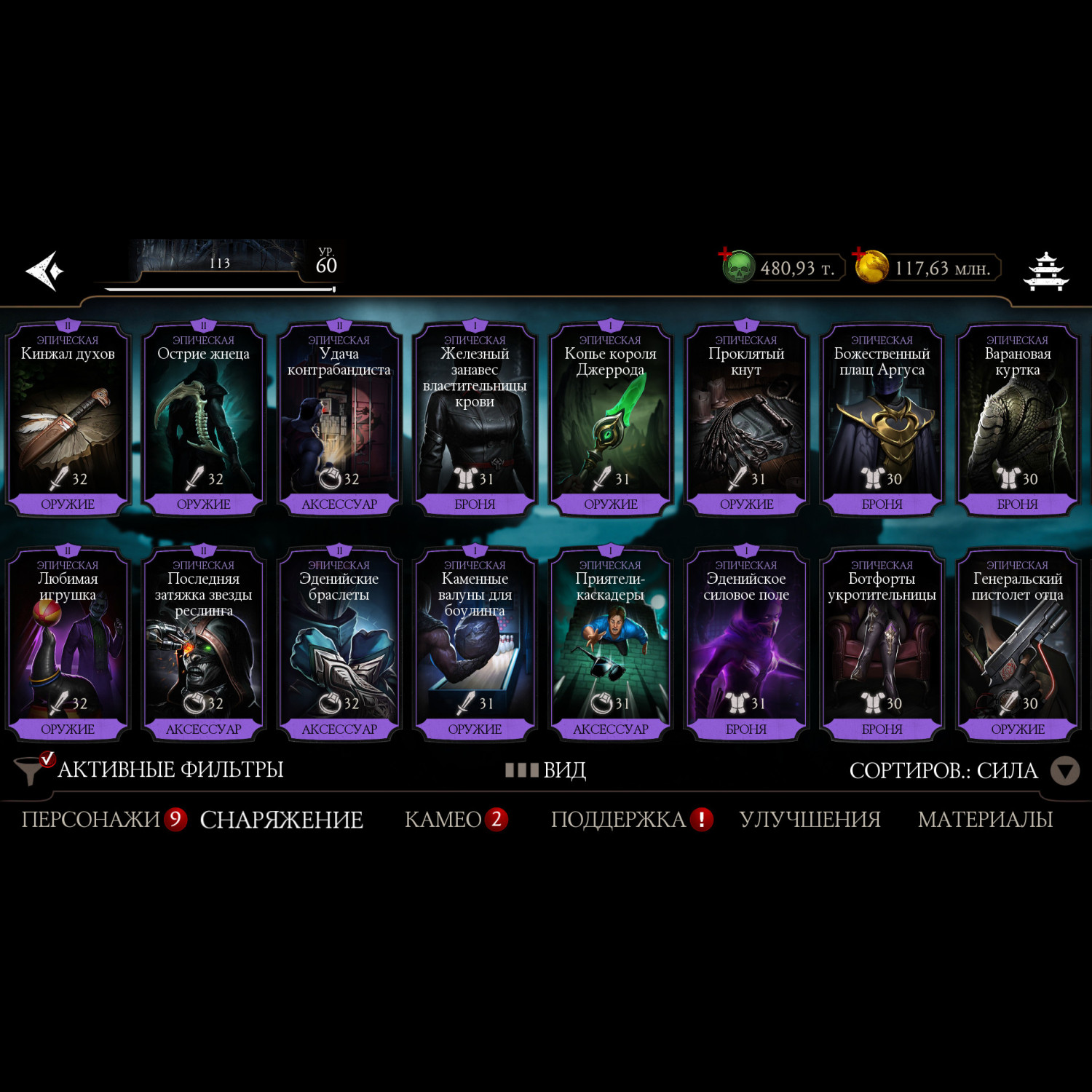Select the Приятели-каскадеры accessory card

coord(610,644)
